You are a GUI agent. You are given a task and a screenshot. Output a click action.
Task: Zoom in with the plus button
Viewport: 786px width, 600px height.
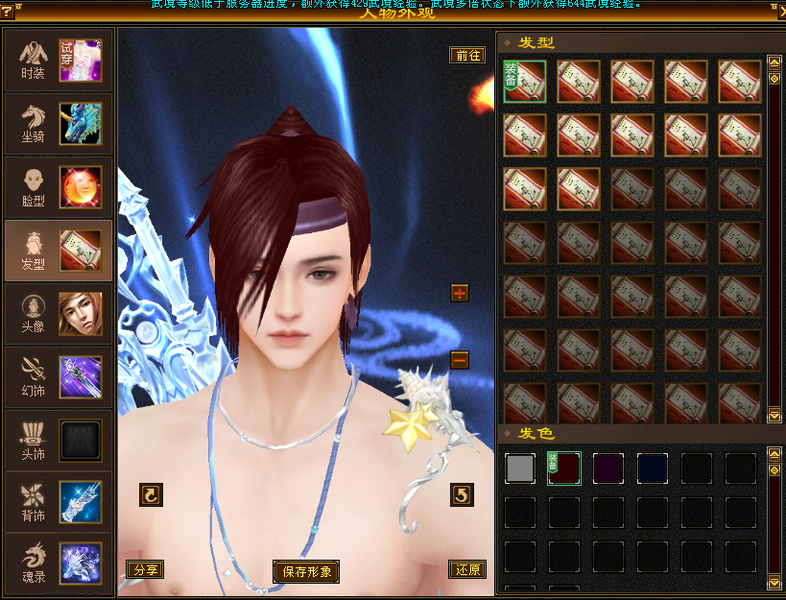[460, 293]
